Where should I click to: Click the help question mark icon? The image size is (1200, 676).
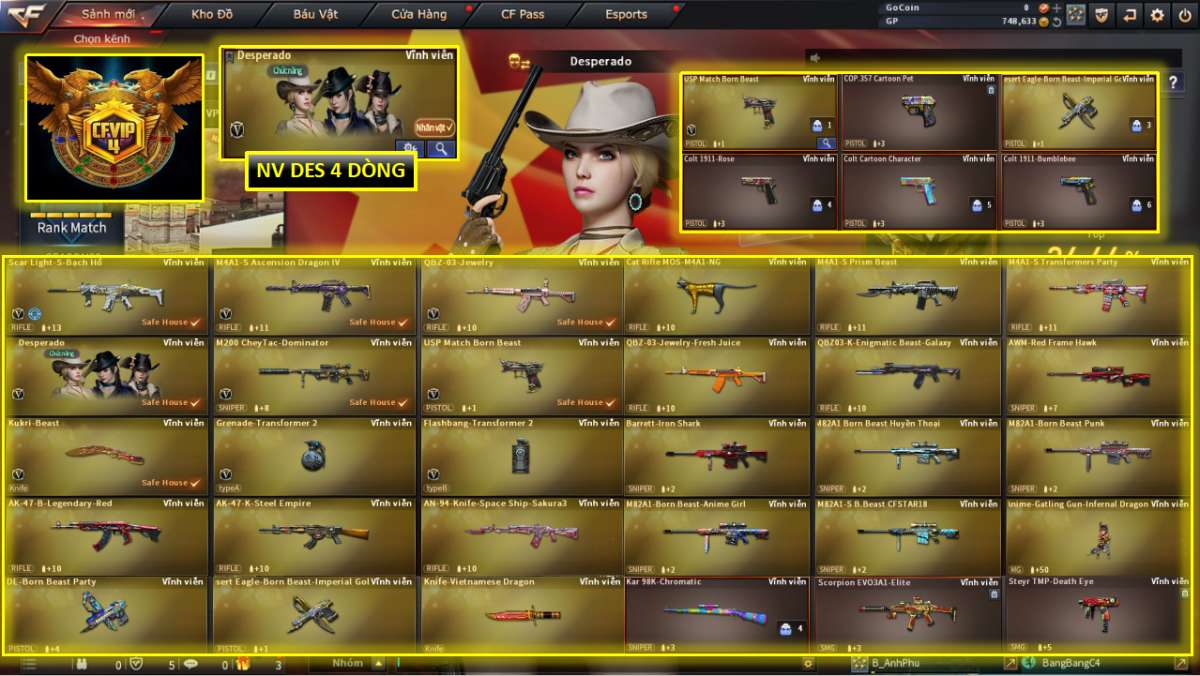[1173, 83]
